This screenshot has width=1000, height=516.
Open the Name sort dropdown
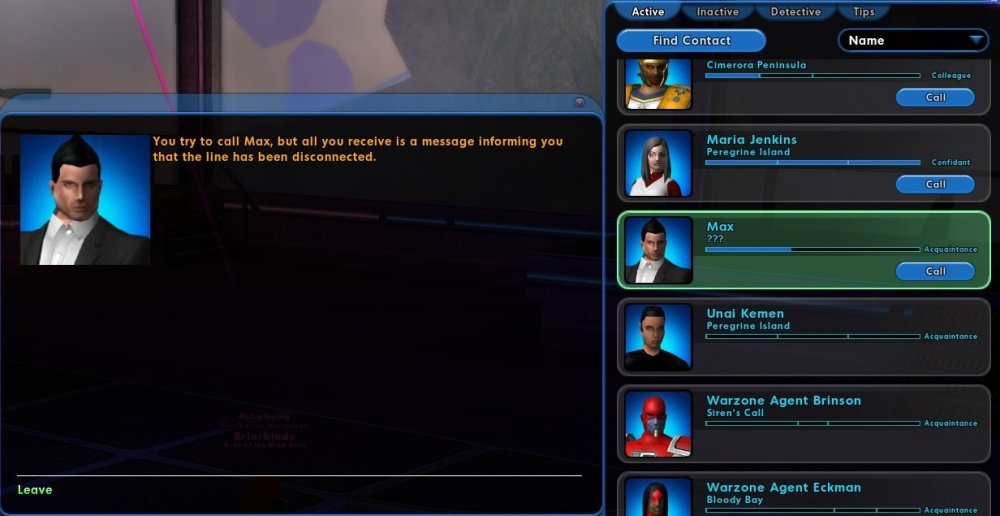tap(912, 41)
